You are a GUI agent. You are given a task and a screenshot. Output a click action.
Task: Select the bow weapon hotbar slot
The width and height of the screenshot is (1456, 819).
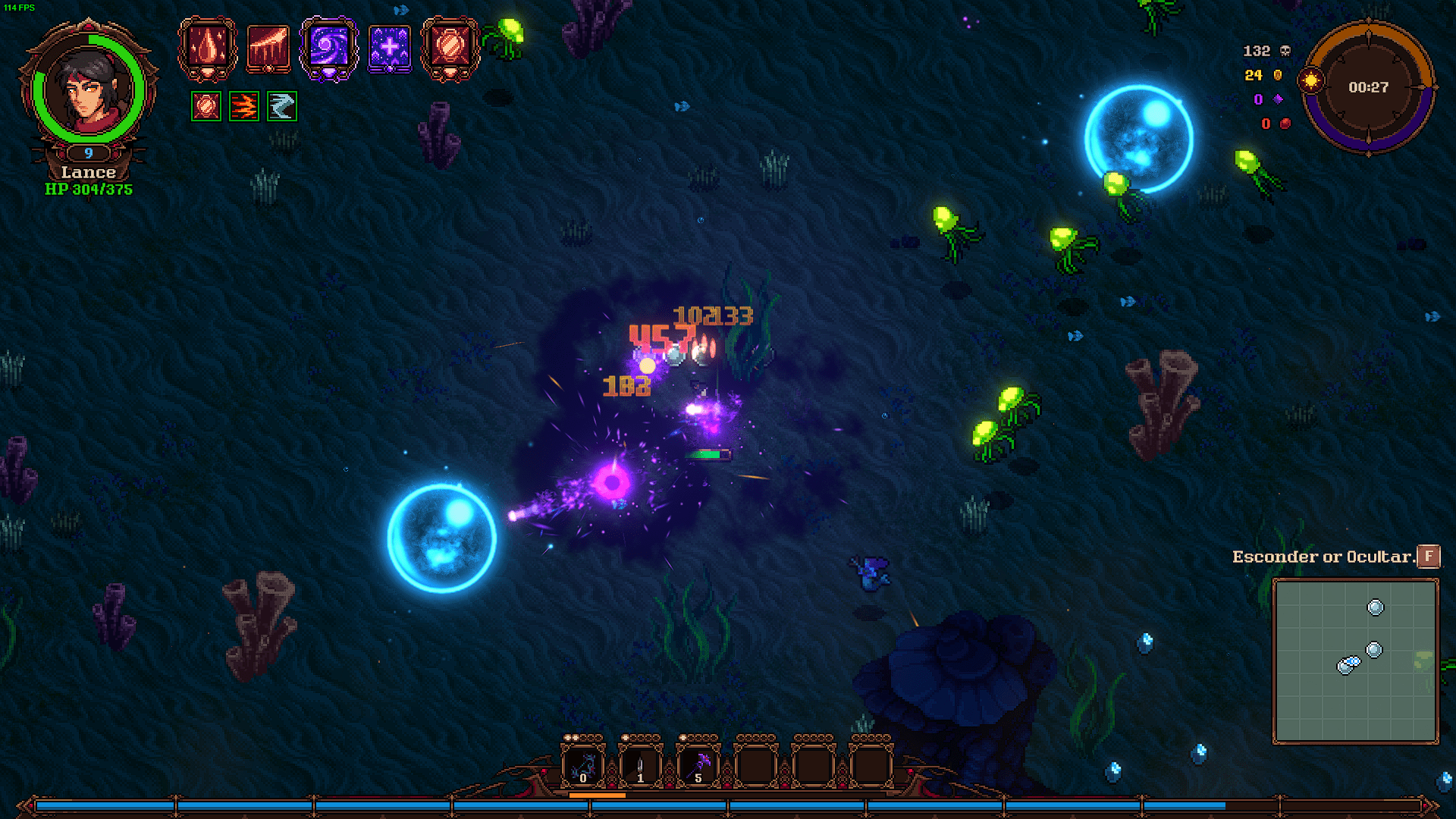(582, 765)
